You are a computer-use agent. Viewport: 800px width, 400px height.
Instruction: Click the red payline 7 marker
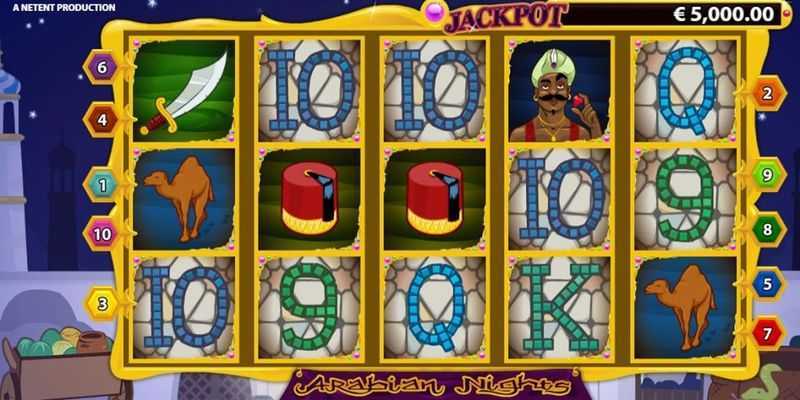coord(767,331)
